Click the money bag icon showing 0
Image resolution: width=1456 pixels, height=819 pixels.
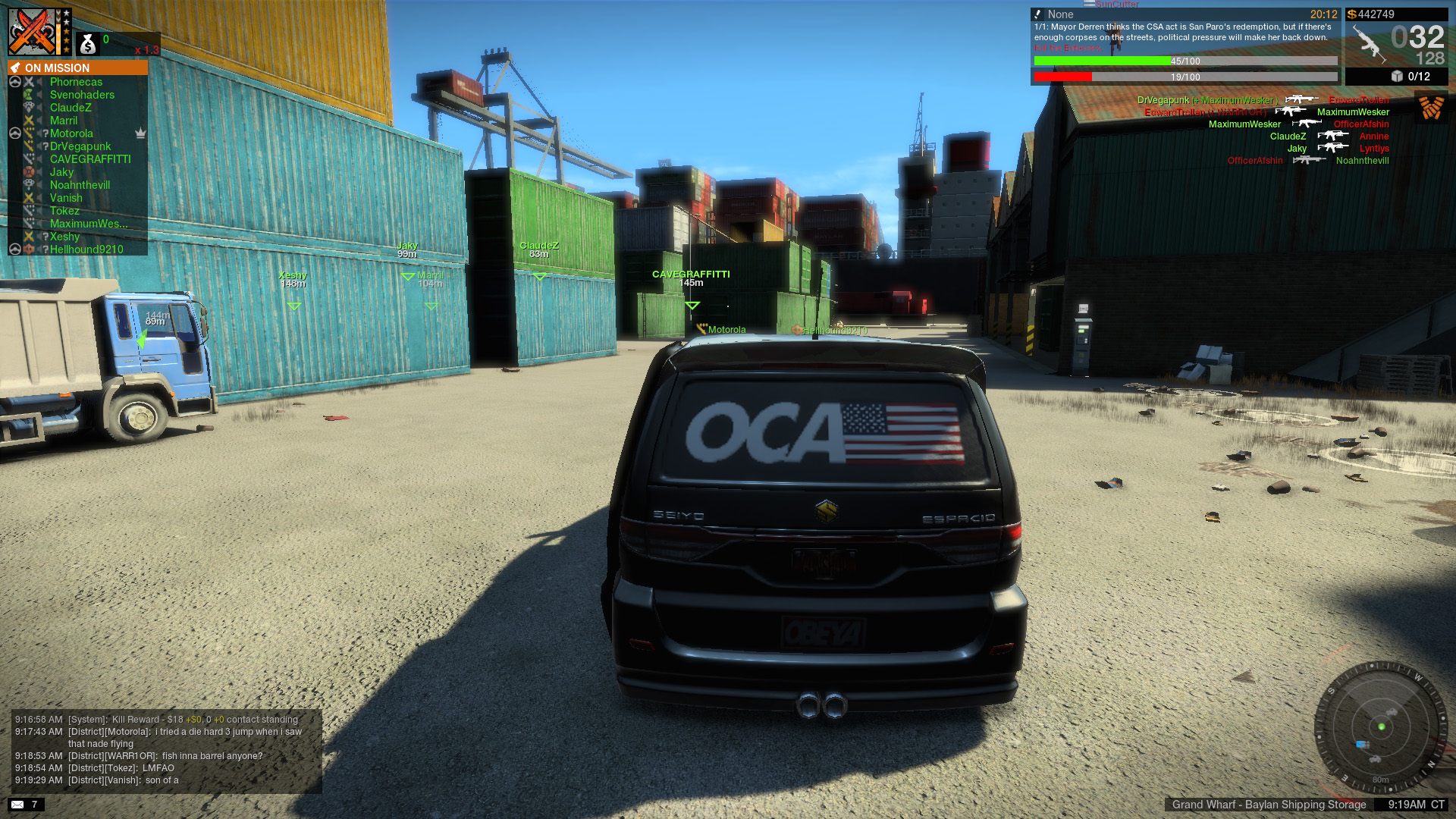(x=87, y=44)
